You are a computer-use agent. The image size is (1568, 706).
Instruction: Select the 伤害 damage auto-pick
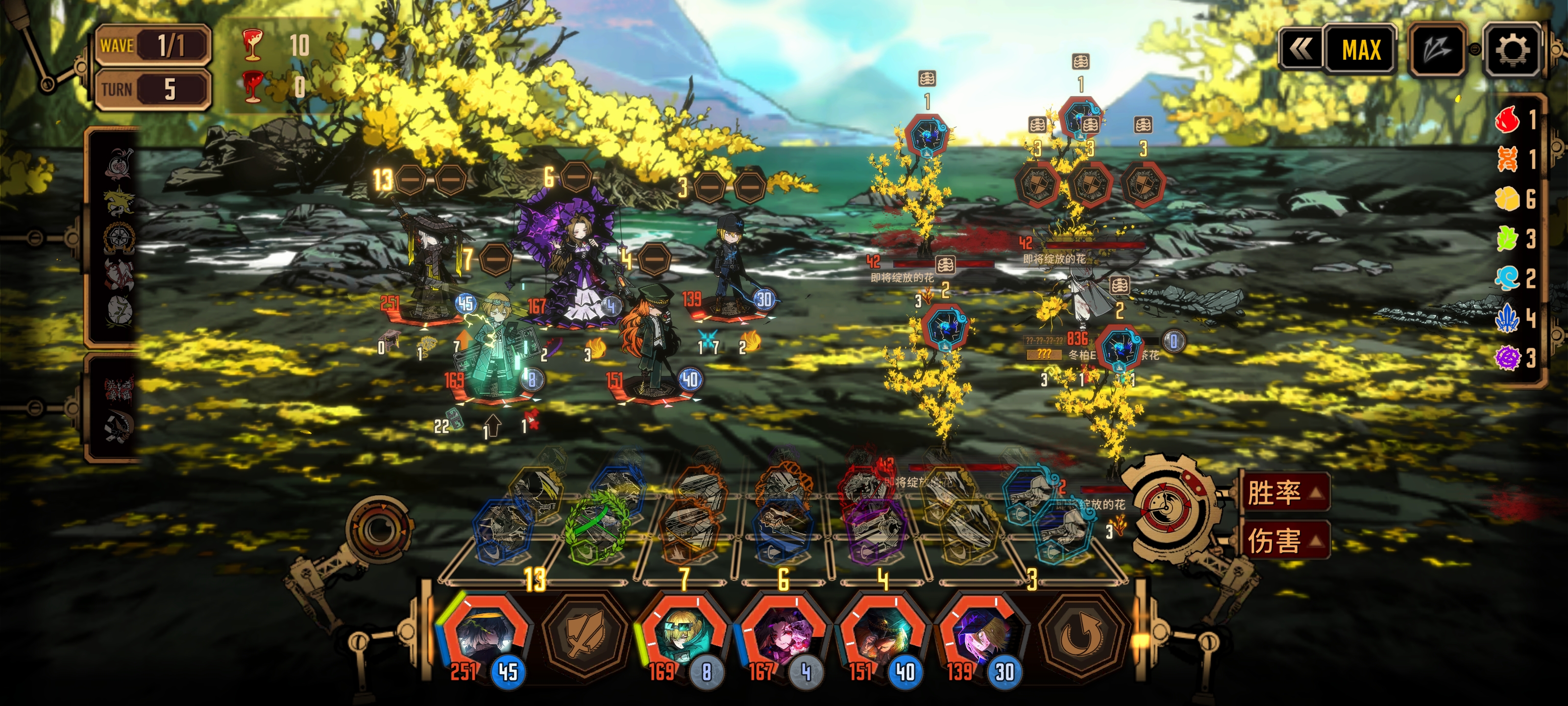[1283, 540]
